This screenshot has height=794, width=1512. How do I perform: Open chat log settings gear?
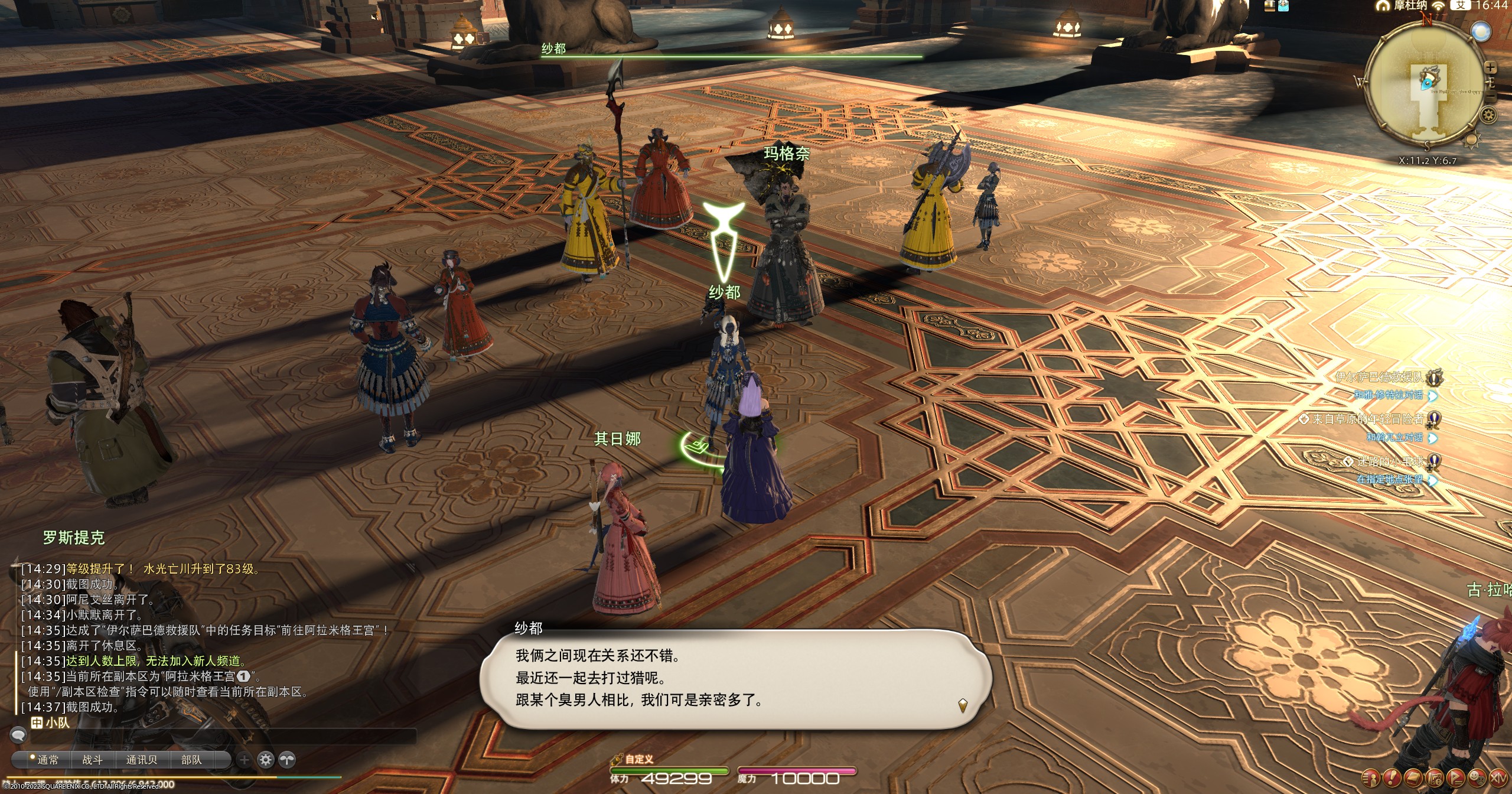[x=266, y=760]
